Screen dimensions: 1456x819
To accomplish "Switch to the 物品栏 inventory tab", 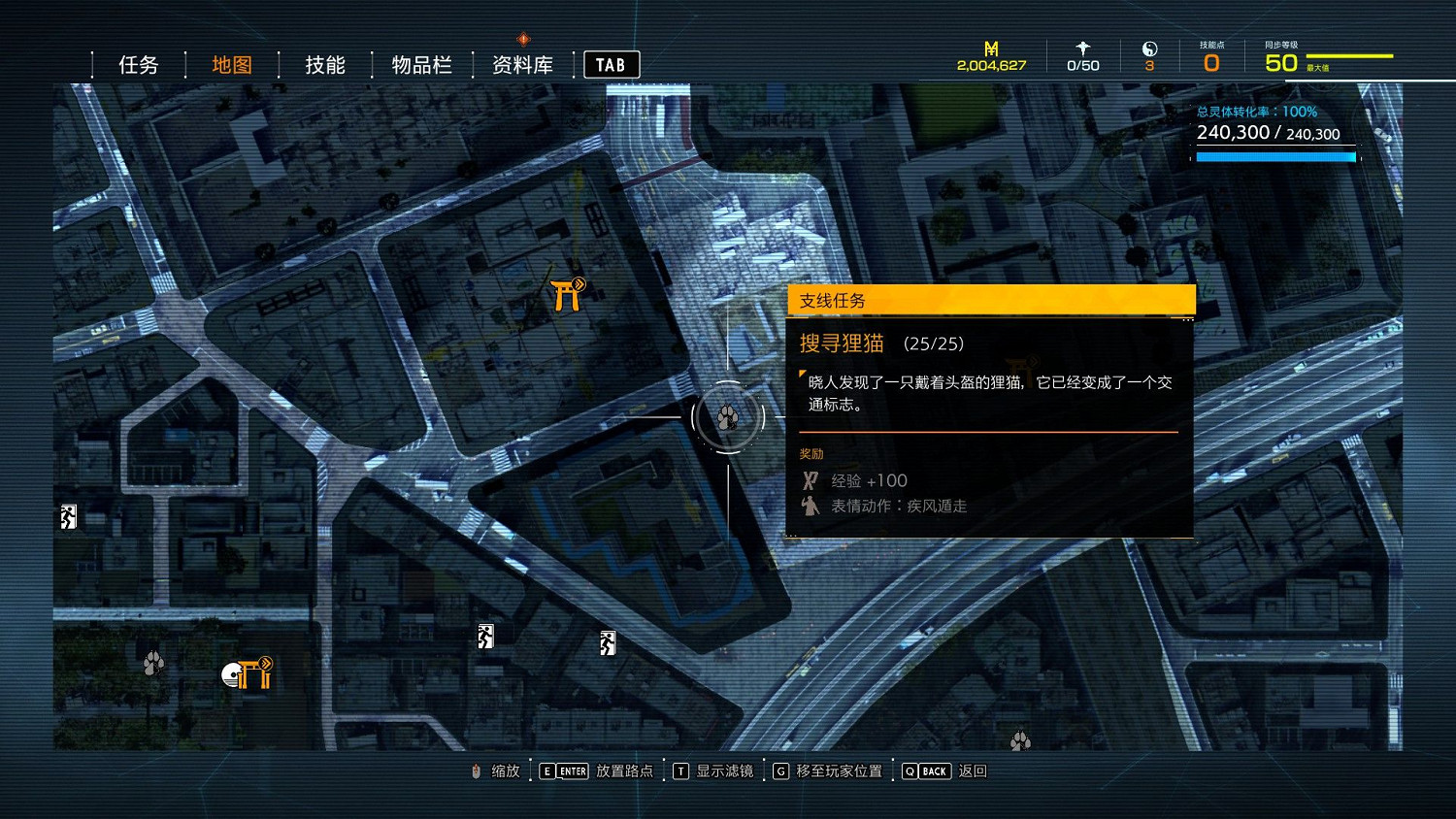I will coord(419,64).
